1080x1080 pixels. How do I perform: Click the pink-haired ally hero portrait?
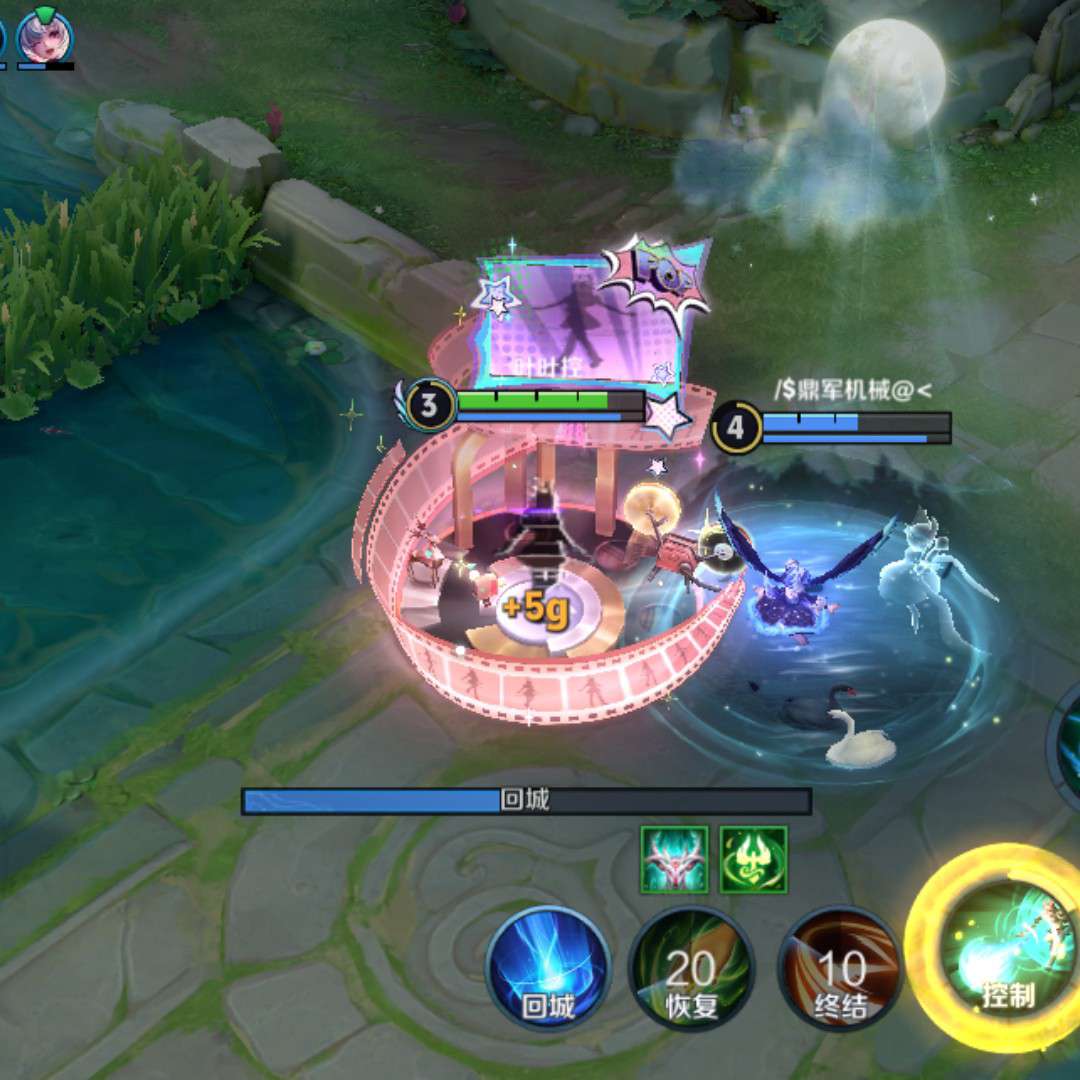coord(46,37)
